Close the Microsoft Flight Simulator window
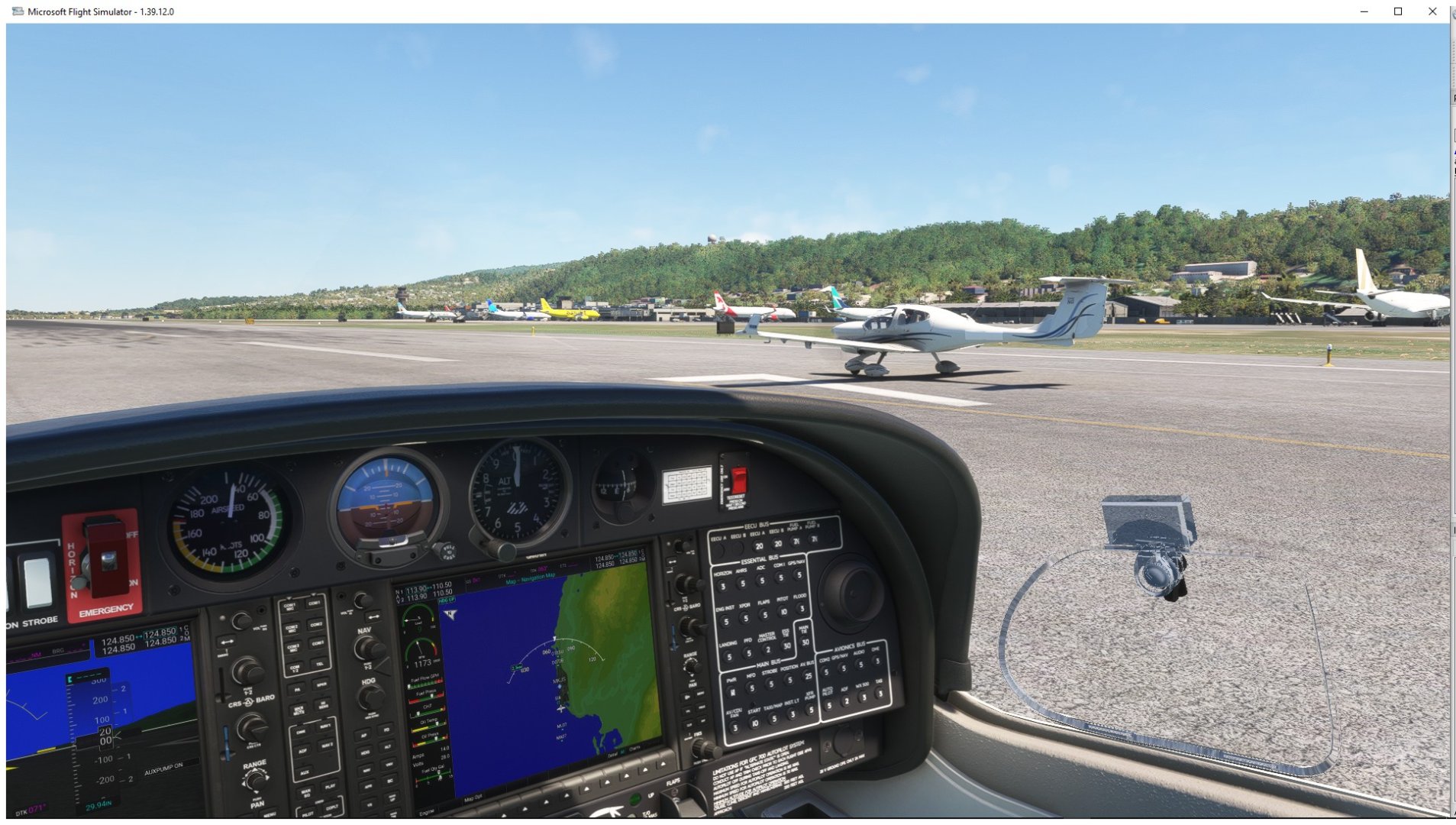 click(x=1432, y=11)
